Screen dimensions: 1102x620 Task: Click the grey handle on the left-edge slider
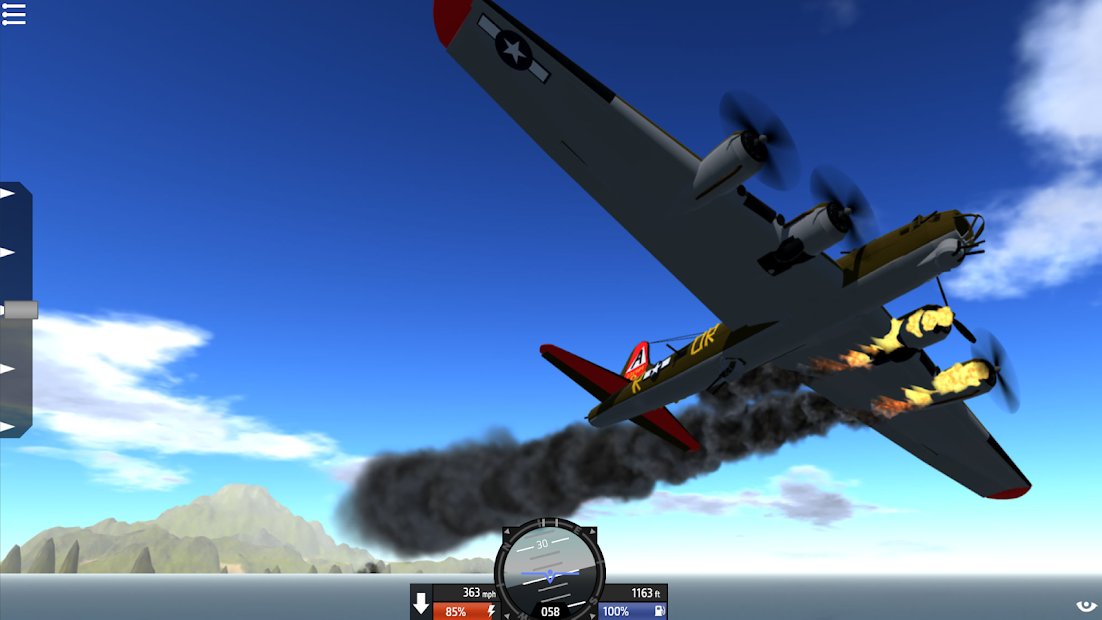[x=20, y=310]
